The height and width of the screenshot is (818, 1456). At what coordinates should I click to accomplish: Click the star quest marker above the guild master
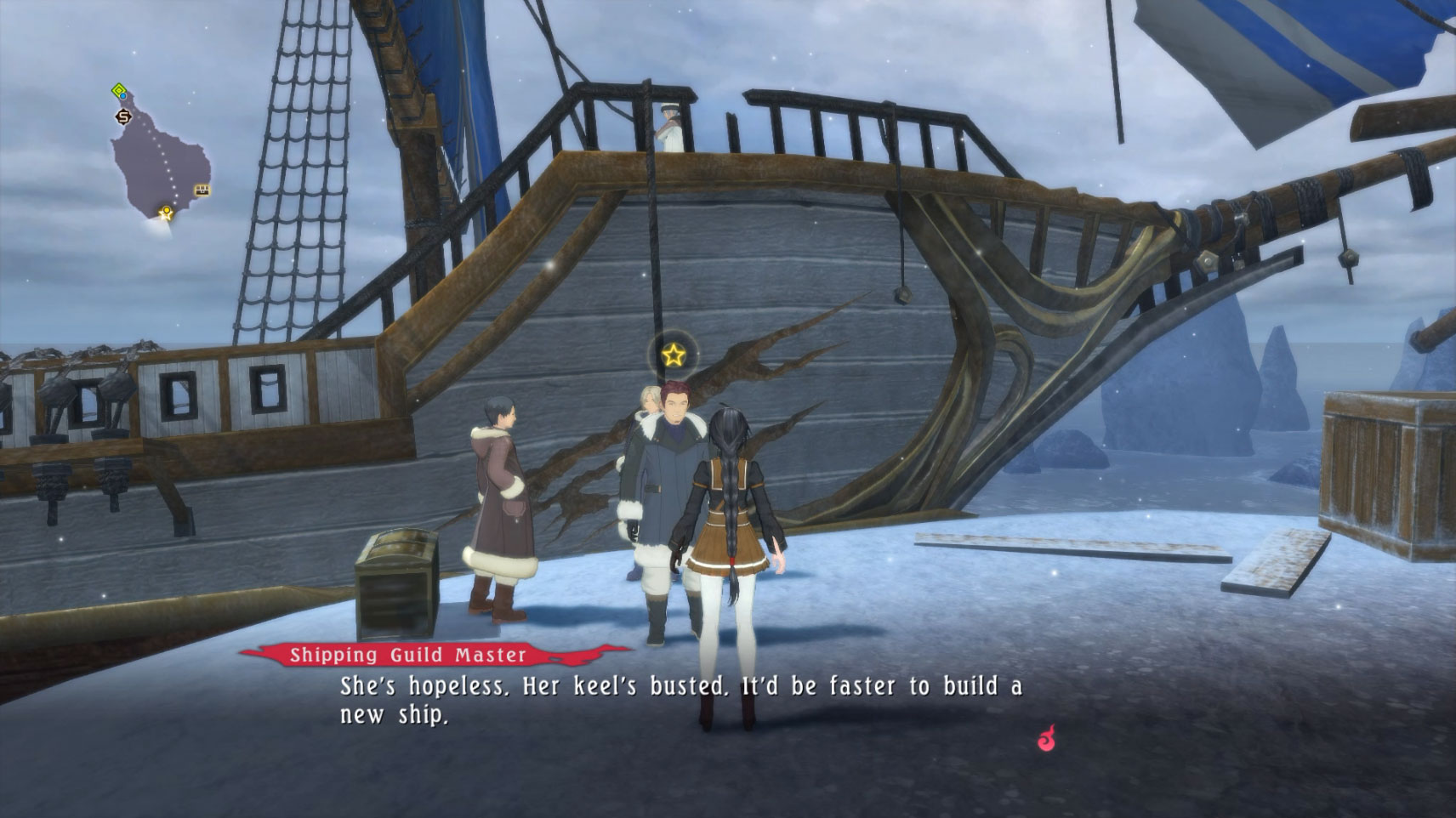673,355
